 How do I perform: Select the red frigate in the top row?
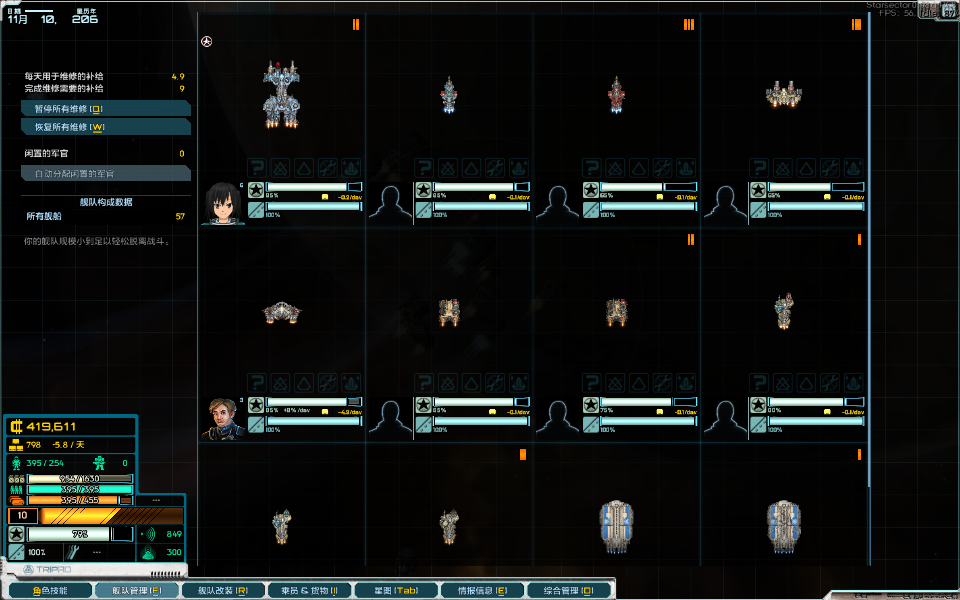tap(616, 96)
